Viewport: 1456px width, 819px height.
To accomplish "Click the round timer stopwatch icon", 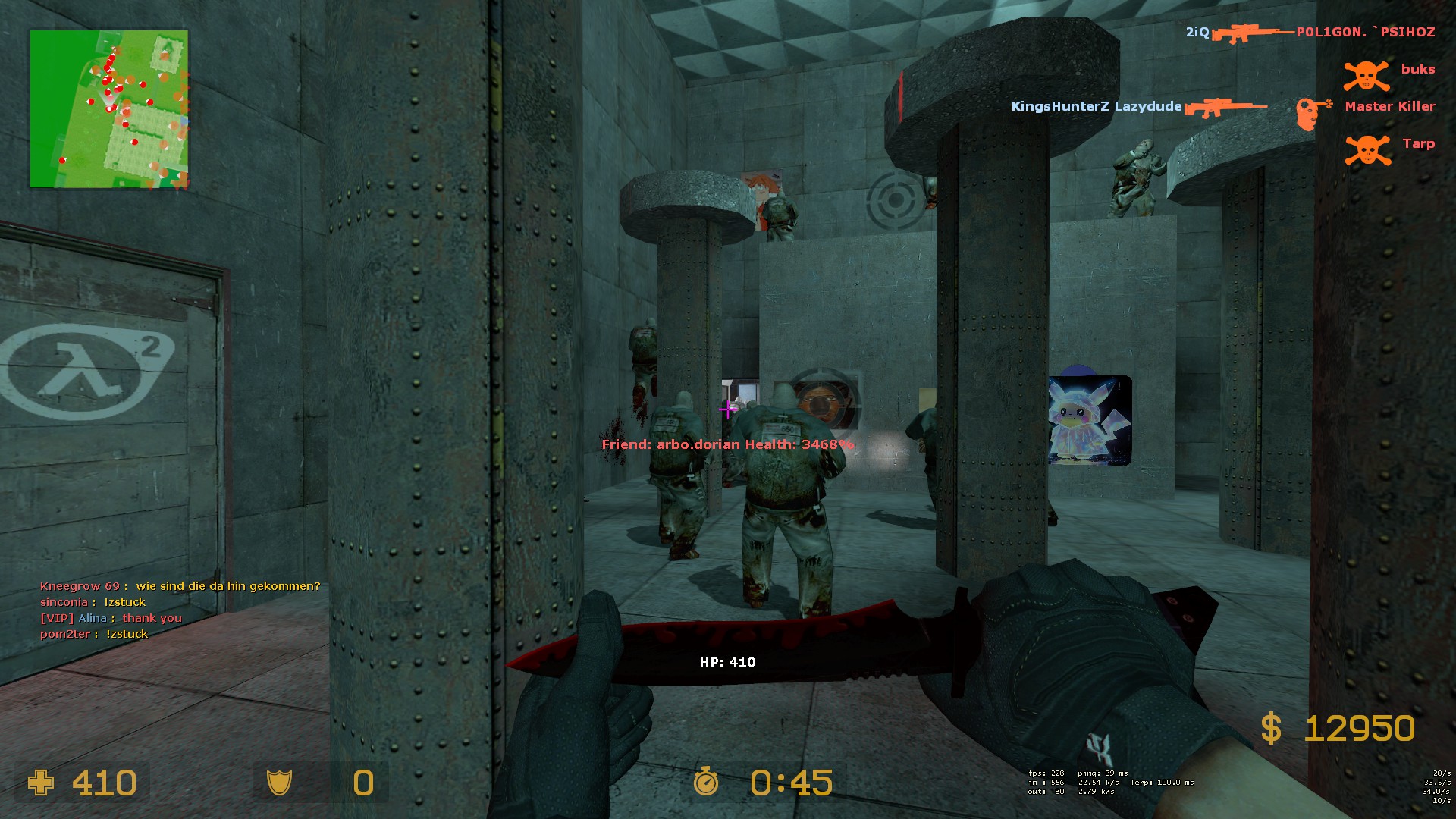I will click(x=706, y=781).
